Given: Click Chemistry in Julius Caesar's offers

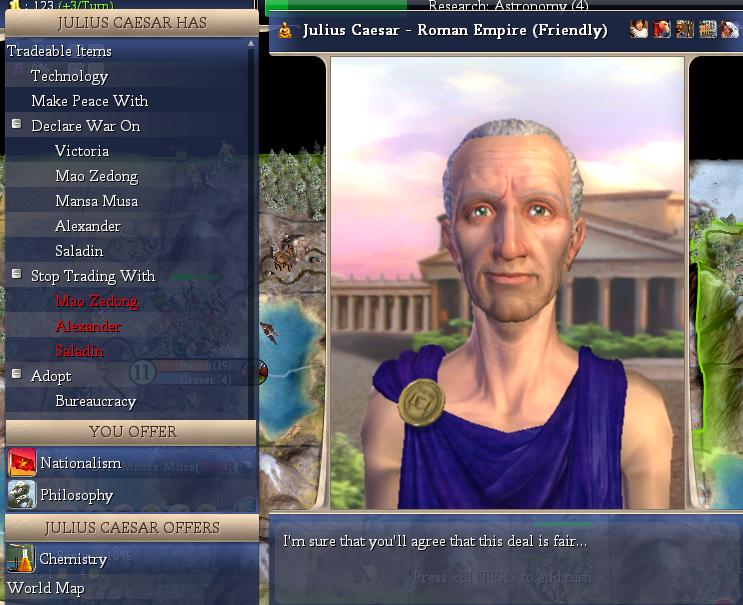Looking at the screenshot, I should 73,559.
